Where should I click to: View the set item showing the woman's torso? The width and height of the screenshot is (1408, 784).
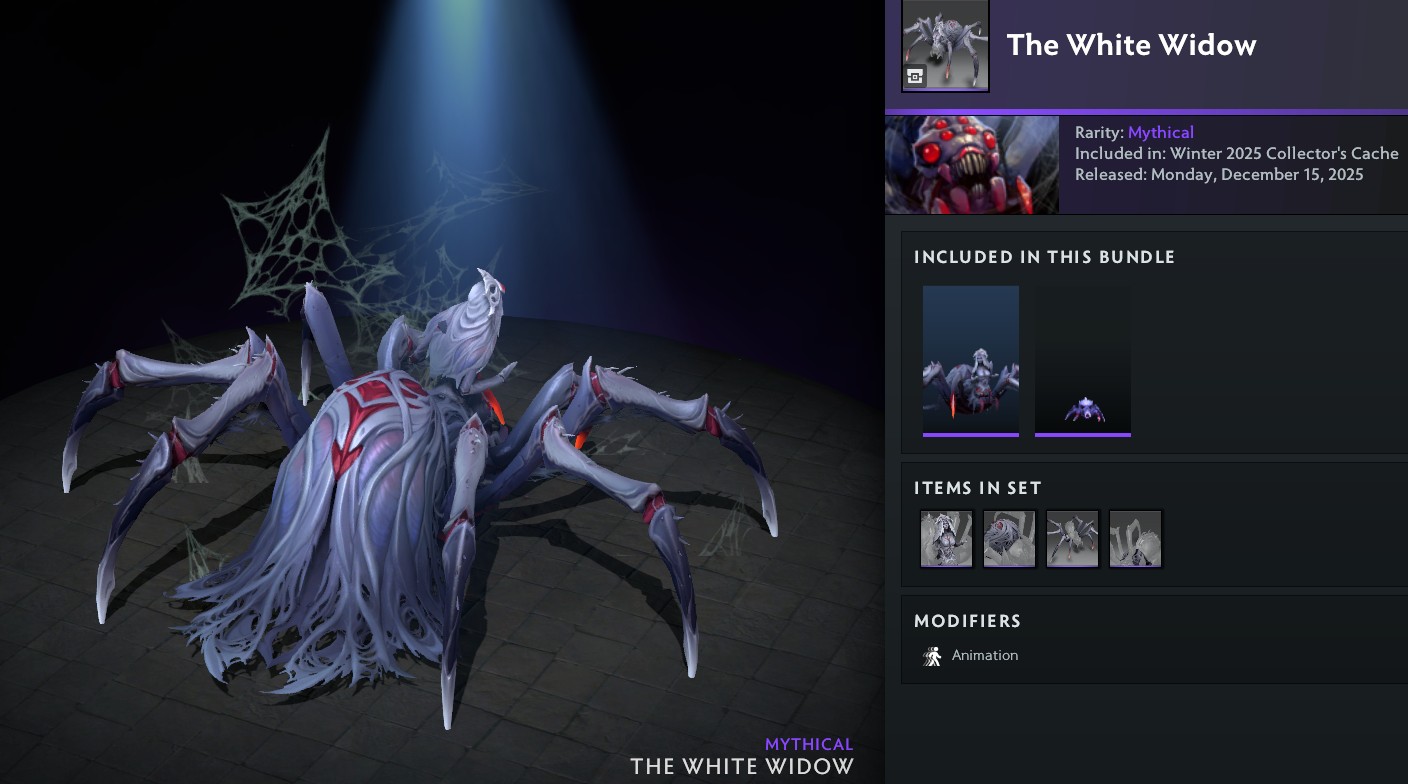[946, 539]
